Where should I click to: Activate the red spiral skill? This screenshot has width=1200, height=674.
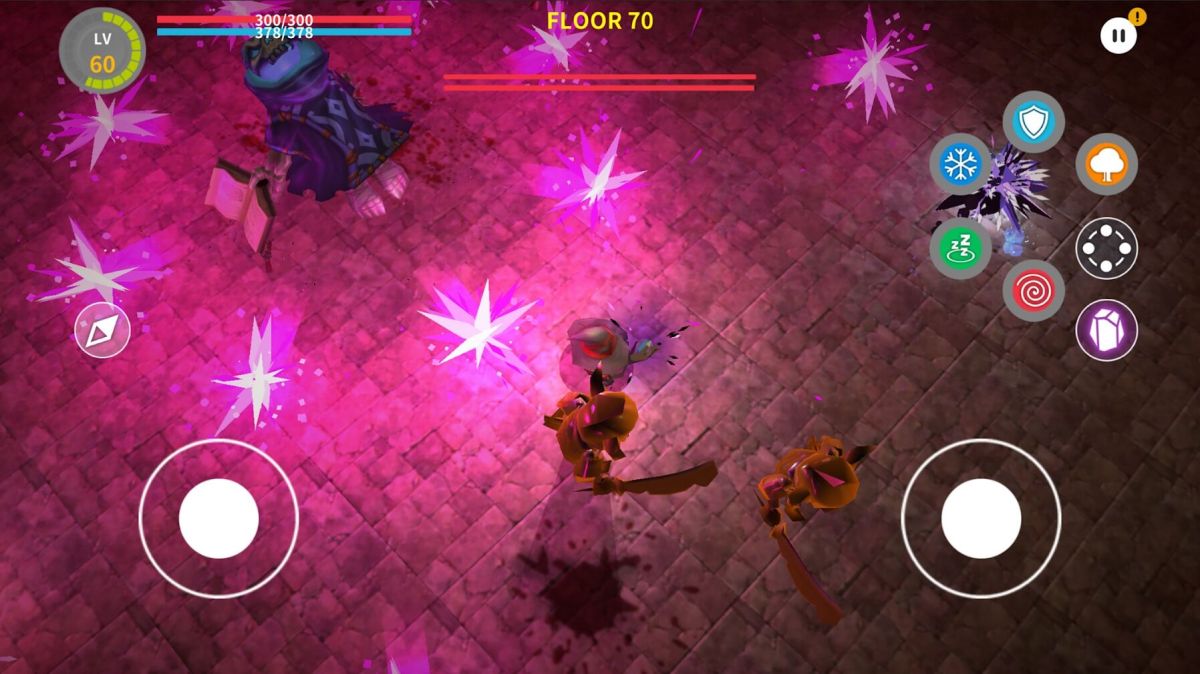point(1033,291)
